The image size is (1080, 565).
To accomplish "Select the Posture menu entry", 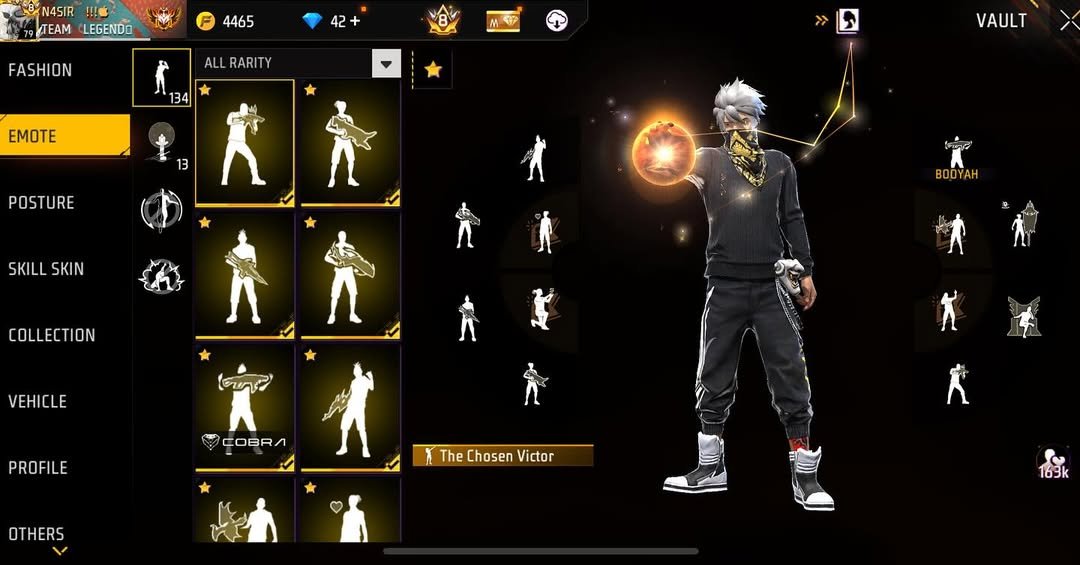I will point(42,203).
